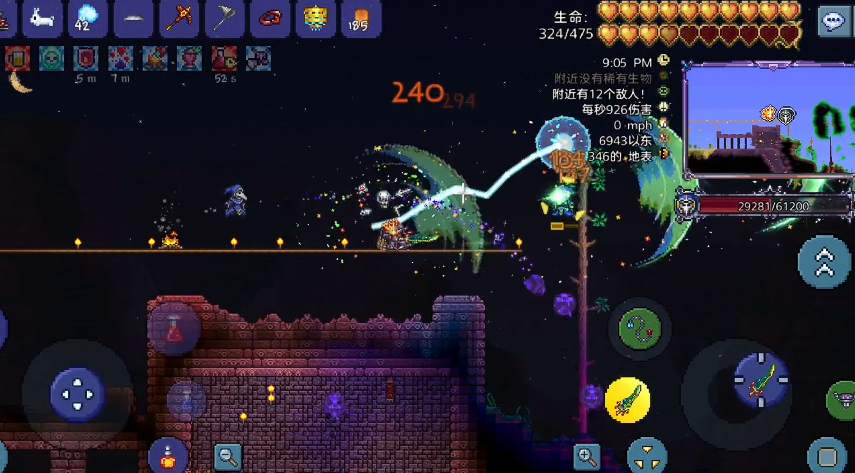
Task: Zoom in with the plus magnifier
Action: point(587,458)
